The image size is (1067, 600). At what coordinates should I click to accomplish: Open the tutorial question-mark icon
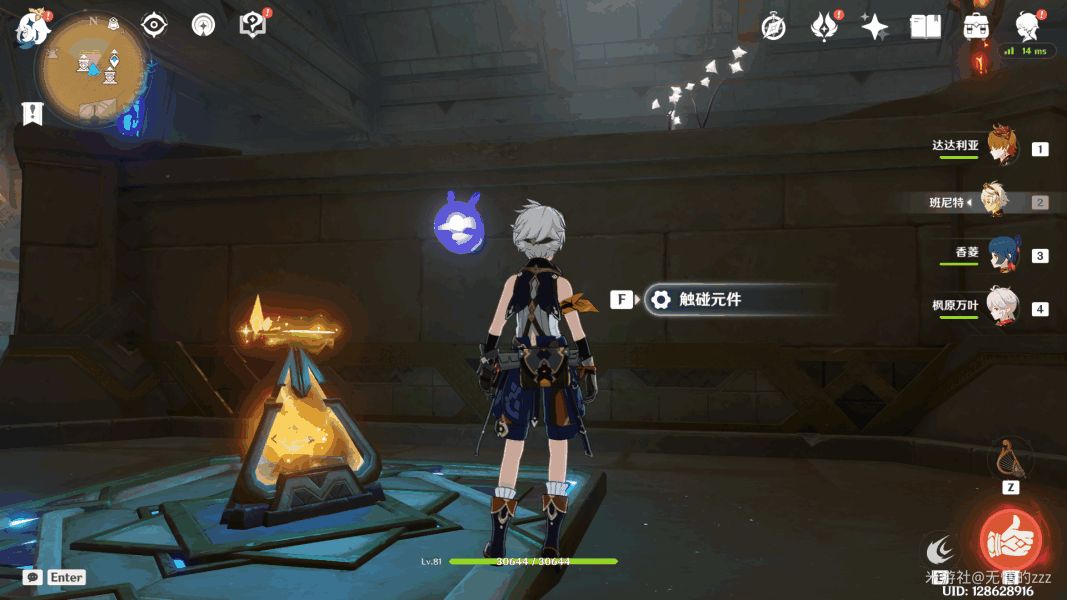click(x=253, y=25)
